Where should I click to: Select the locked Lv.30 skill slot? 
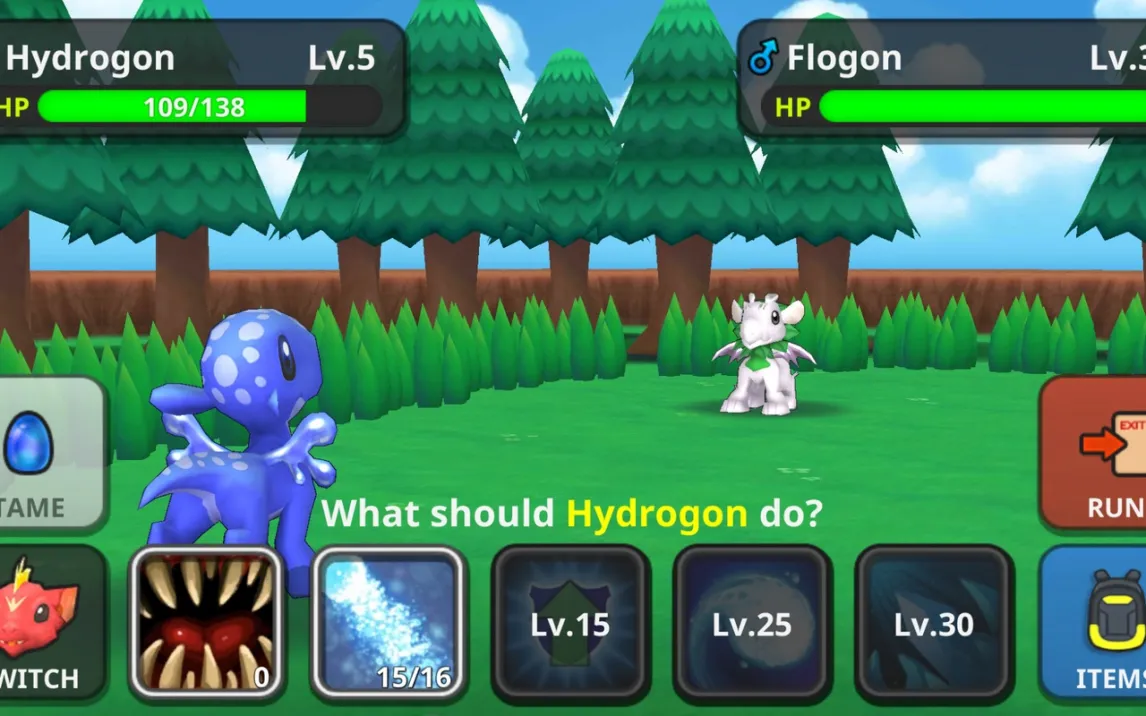coord(934,623)
